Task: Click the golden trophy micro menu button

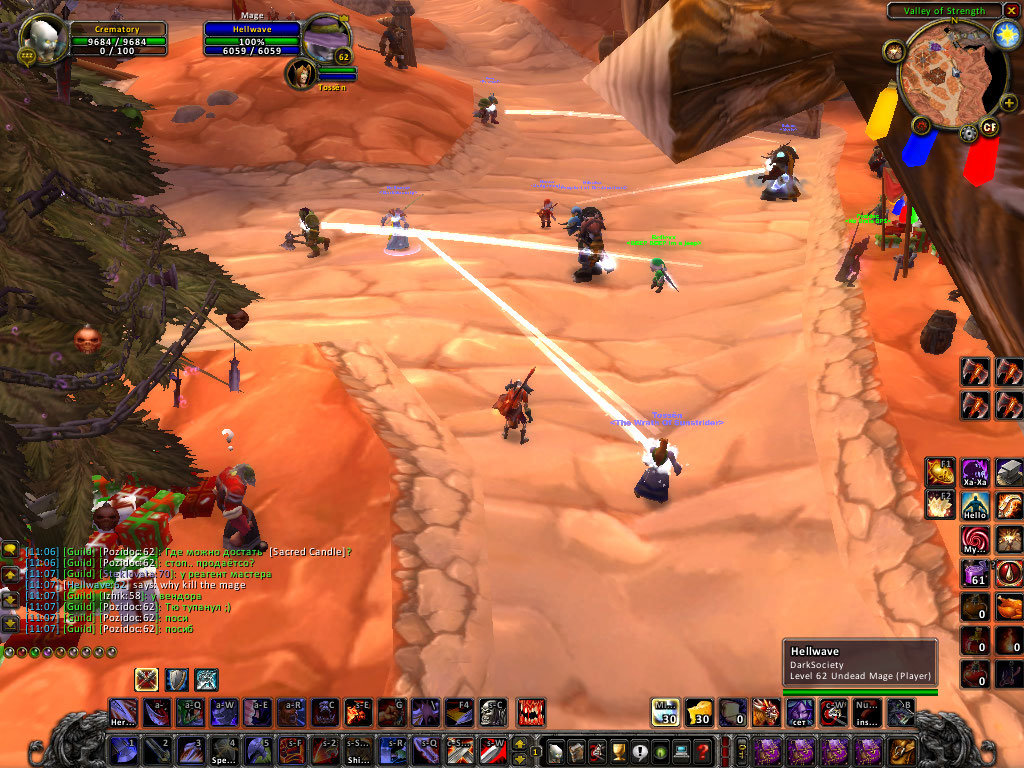Action: click(616, 750)
